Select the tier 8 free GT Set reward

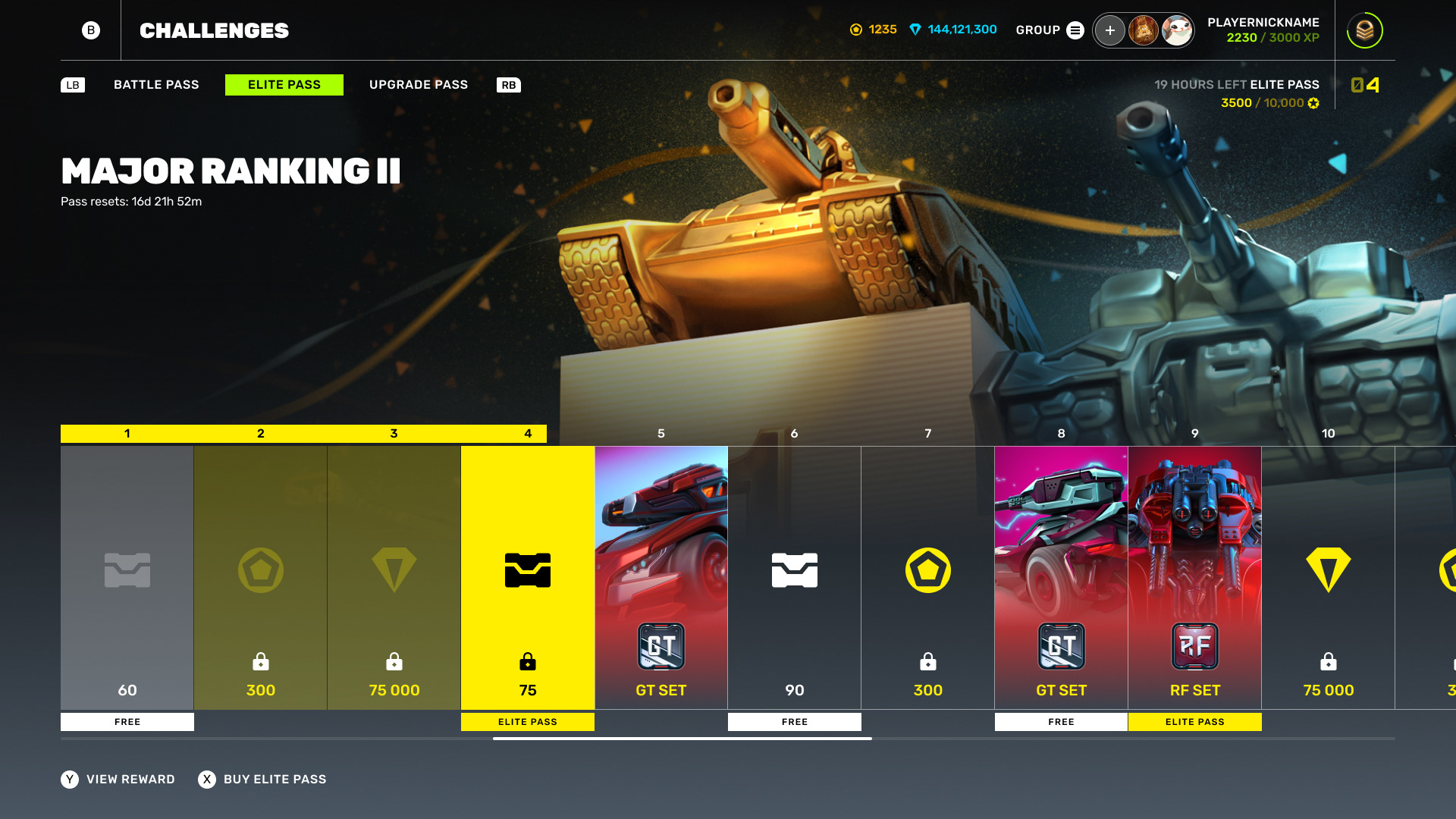[x=1062, y=578]
